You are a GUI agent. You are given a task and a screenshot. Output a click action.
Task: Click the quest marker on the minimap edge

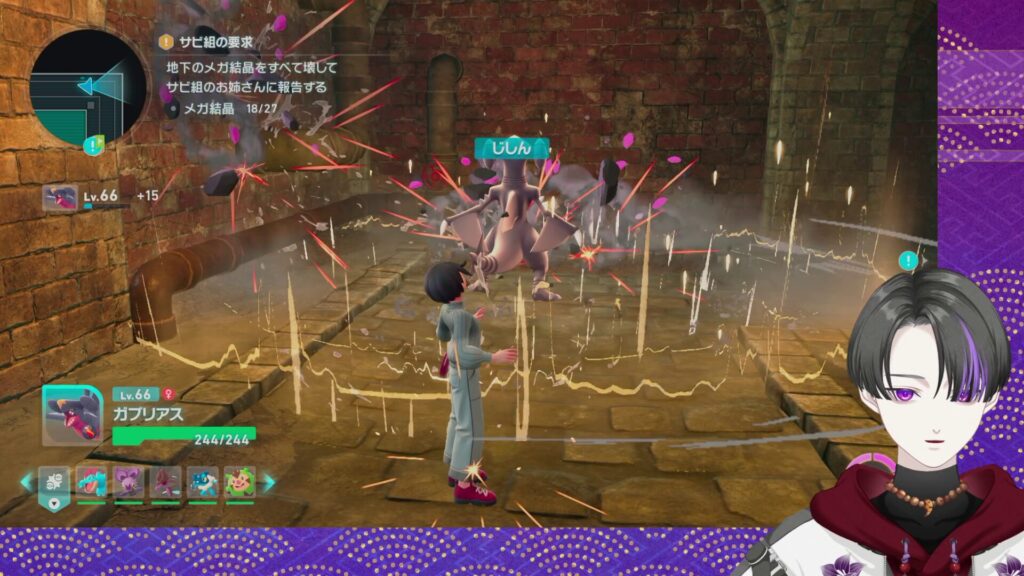[x=93, y=146]
